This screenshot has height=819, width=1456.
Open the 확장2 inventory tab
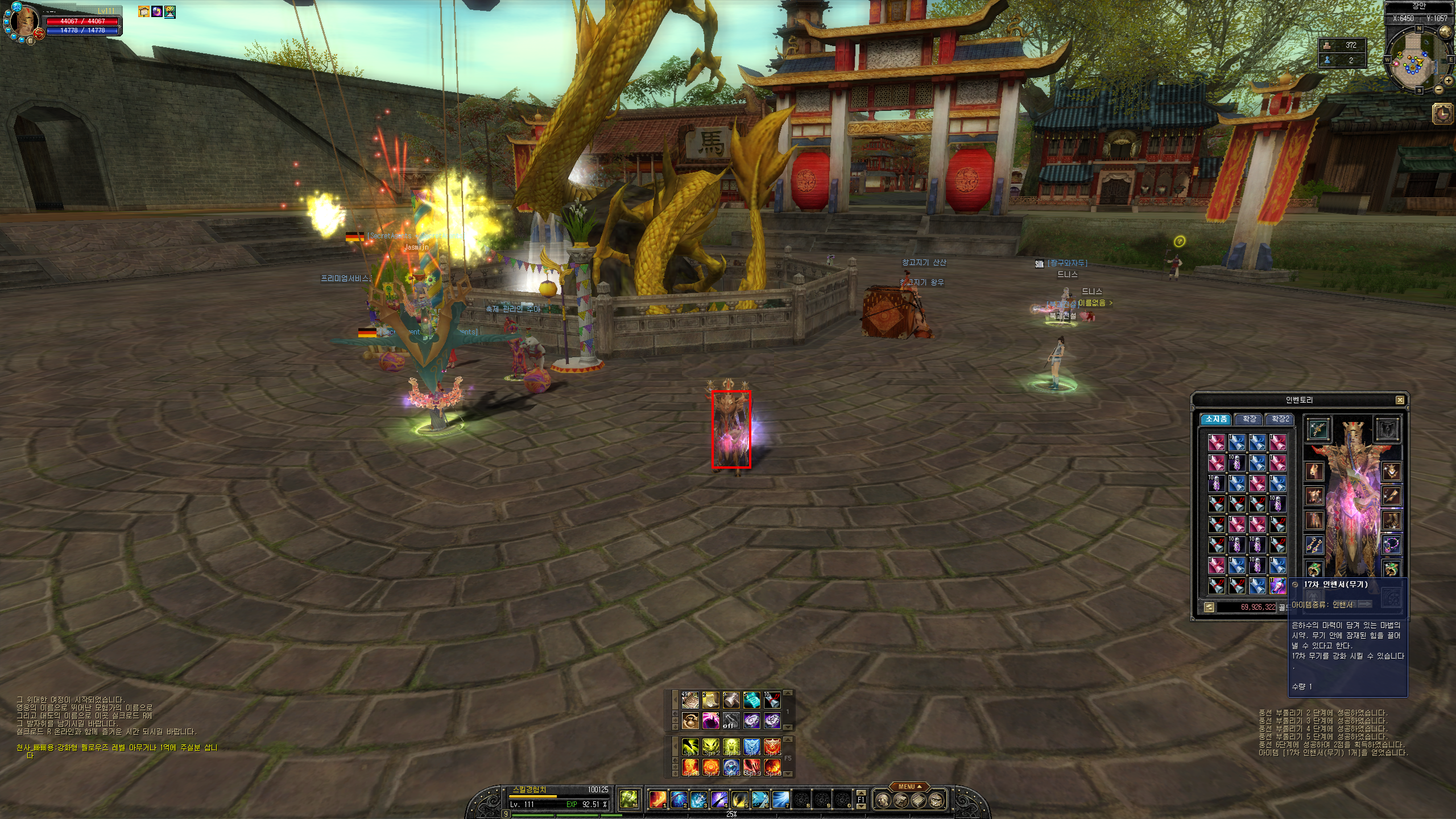click(1280, 419)
